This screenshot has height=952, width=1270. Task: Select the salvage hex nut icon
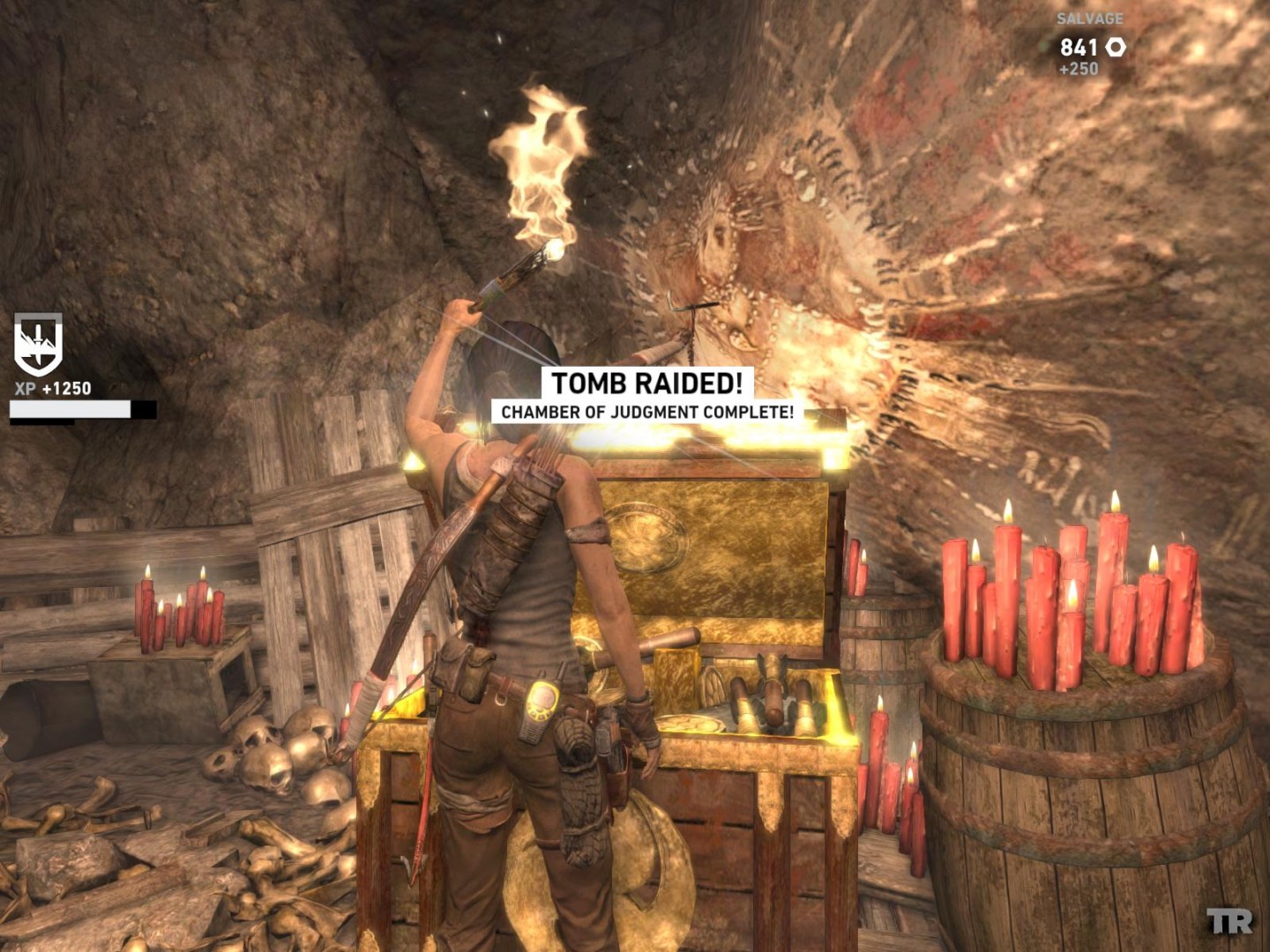click(1116, 48)
